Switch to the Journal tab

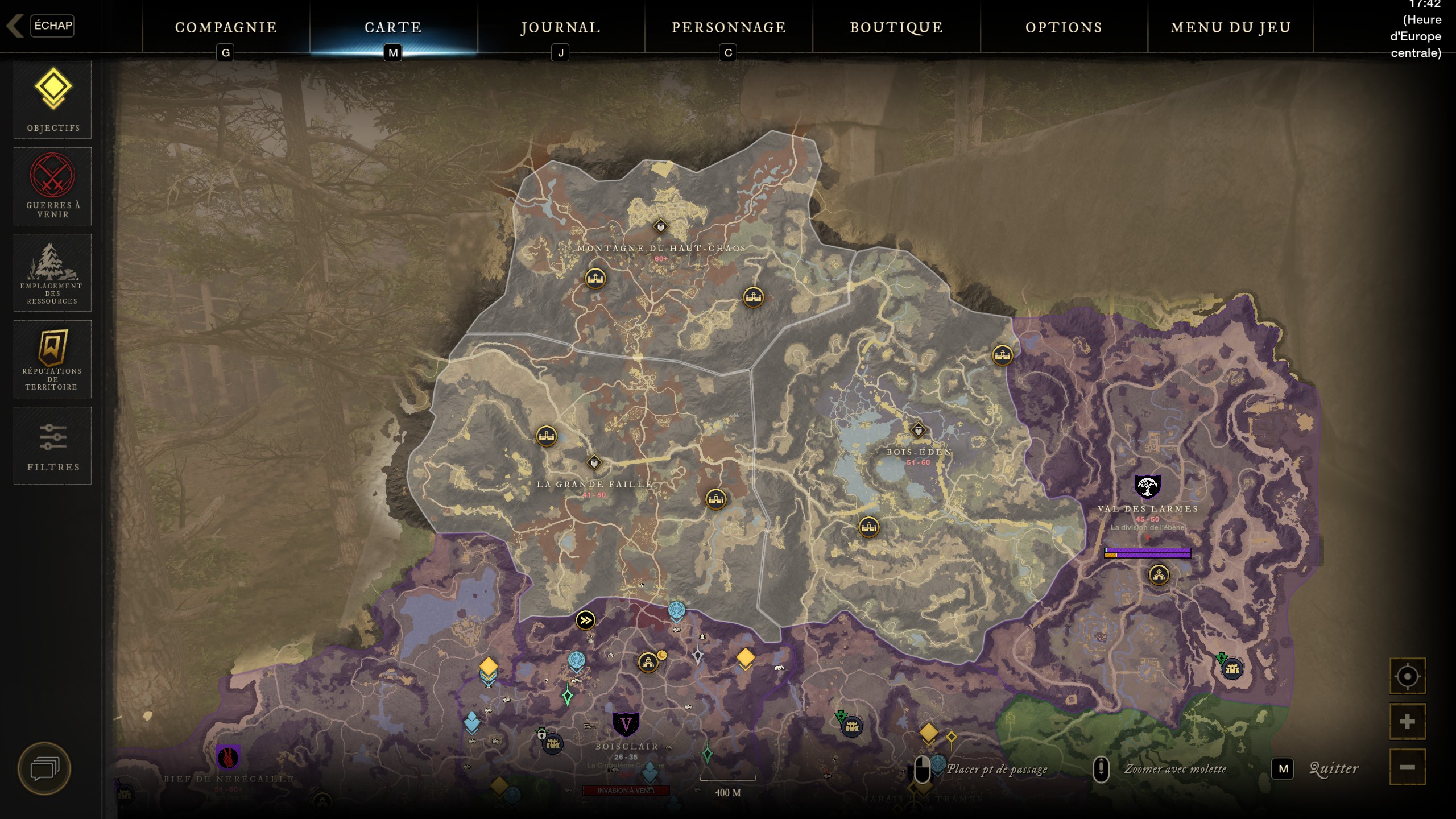click(x=560, y=27)
